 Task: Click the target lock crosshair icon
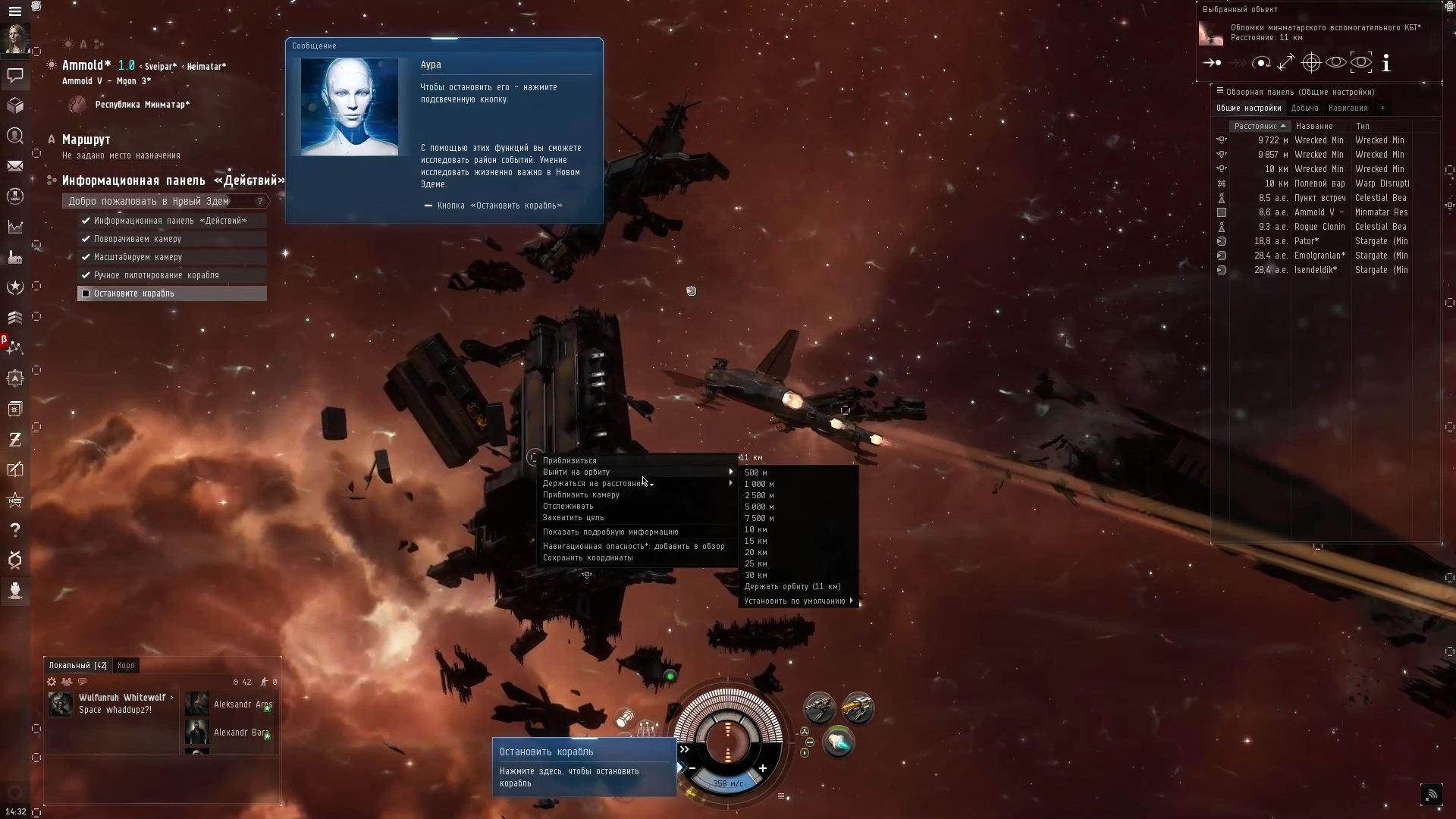pos(1312,63)
